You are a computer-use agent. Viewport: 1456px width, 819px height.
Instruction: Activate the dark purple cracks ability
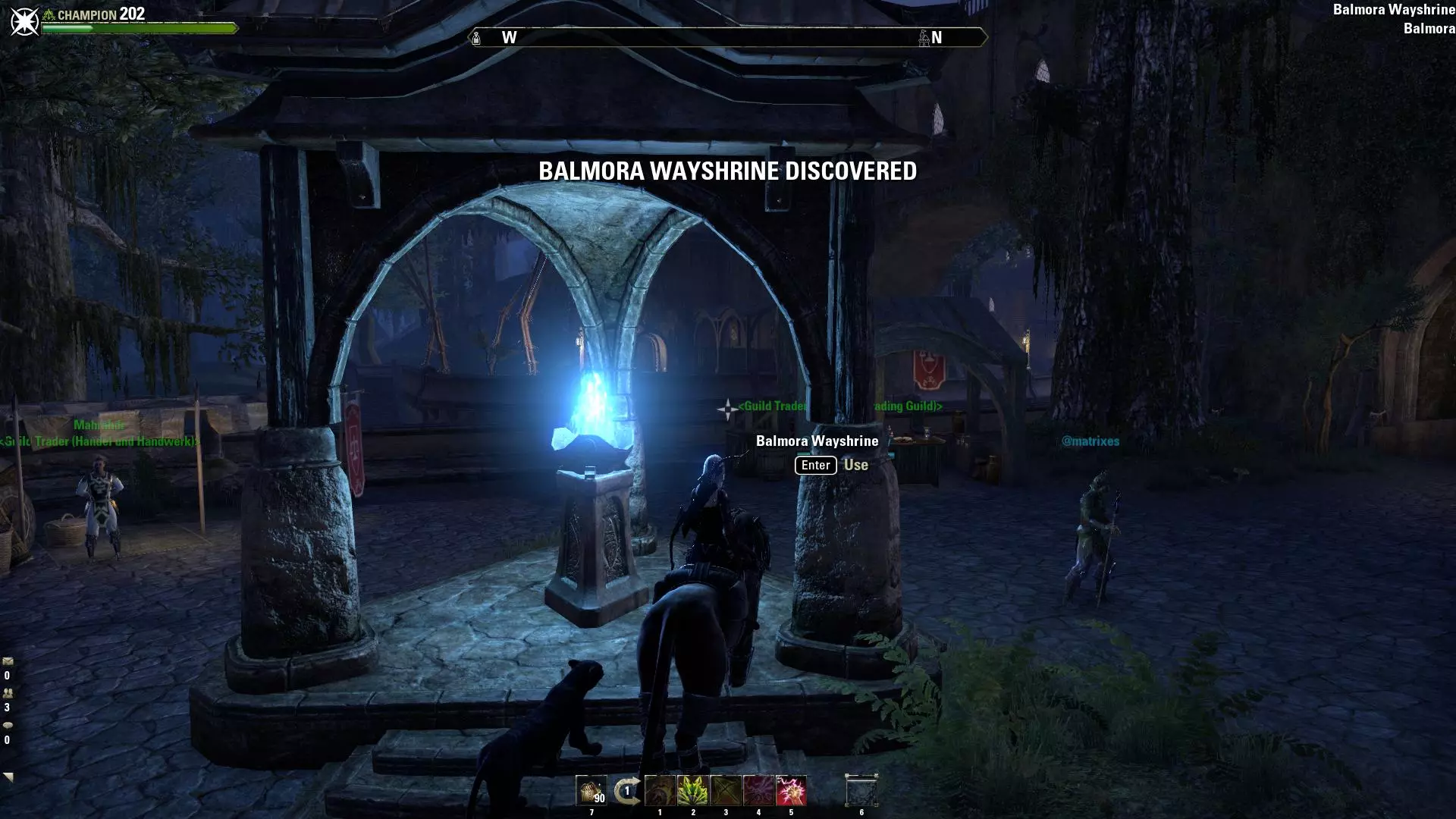[758, 791]
